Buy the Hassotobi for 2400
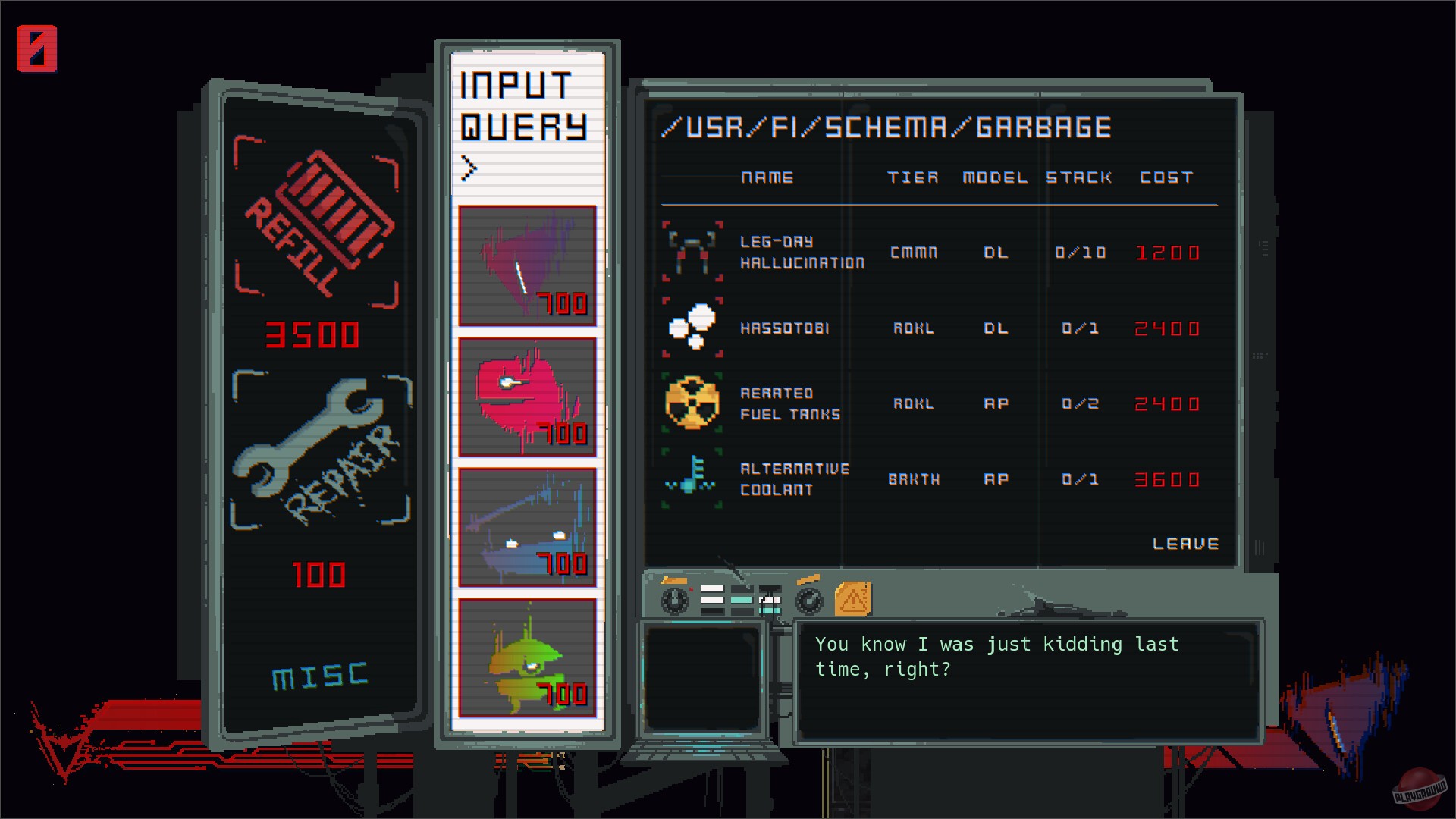 [1168, 328]
